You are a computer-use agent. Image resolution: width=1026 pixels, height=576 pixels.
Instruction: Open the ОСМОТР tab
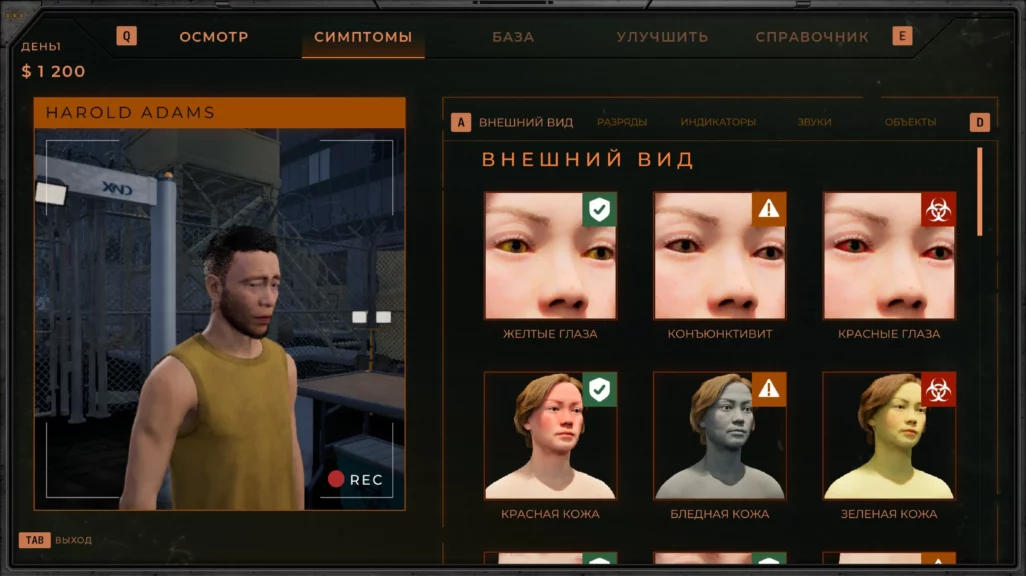pyautogui.click(x=214, y=37)
